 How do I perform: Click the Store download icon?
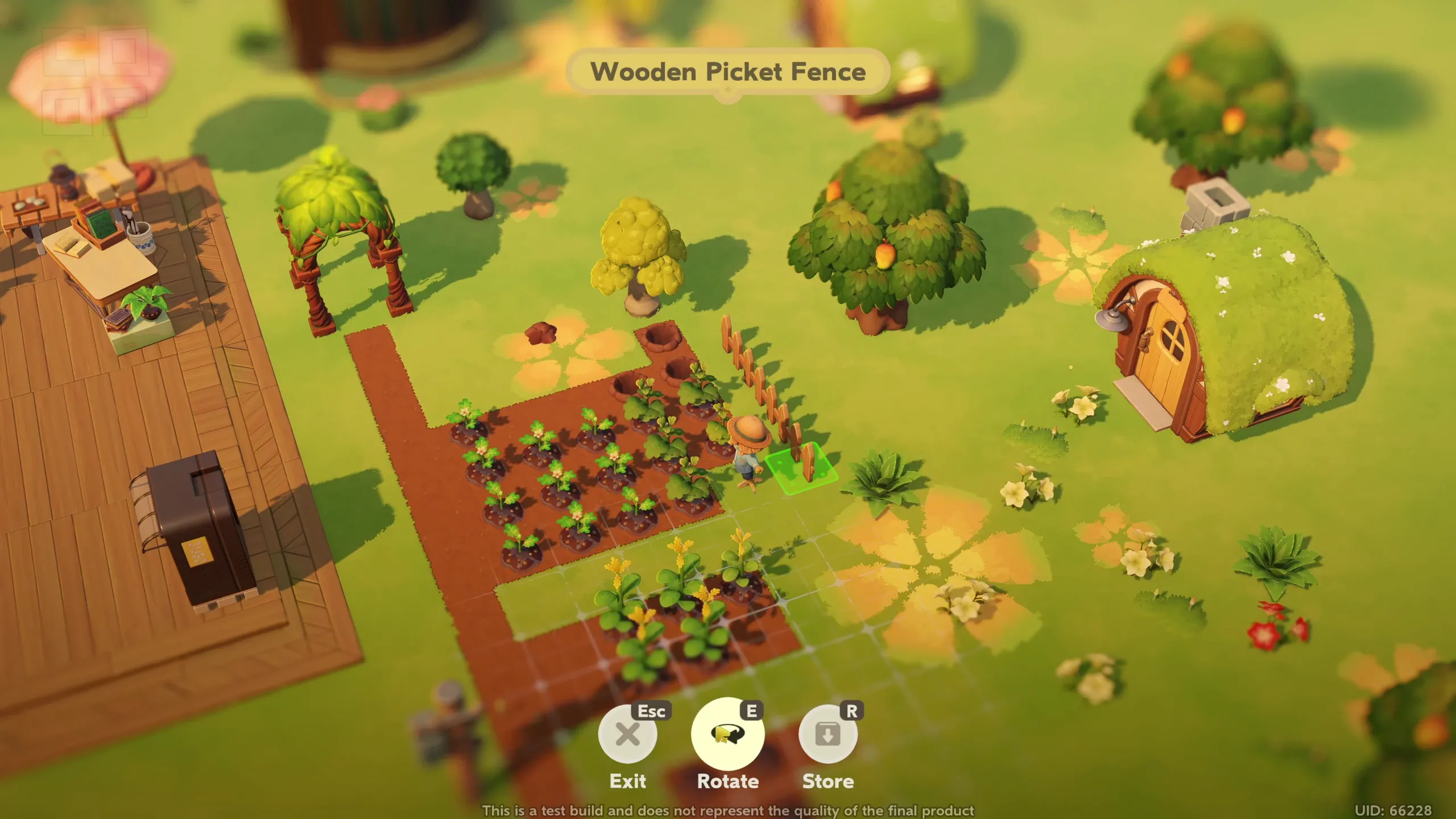point(829,734)
